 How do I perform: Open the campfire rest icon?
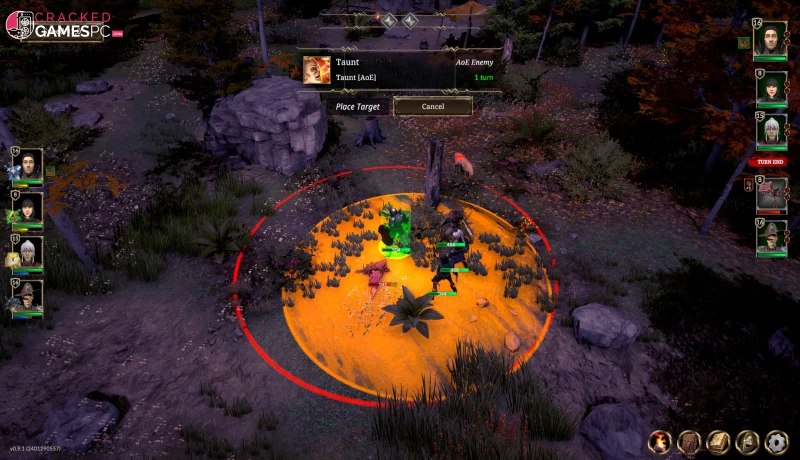(660, 441)
